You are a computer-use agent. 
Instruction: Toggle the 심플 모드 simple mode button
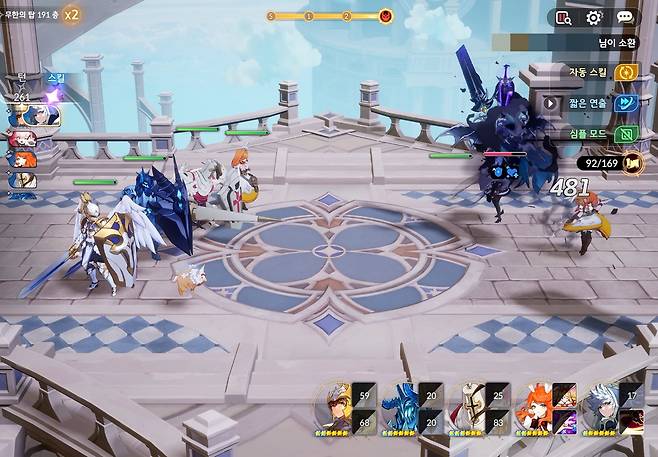click(627, 133)
